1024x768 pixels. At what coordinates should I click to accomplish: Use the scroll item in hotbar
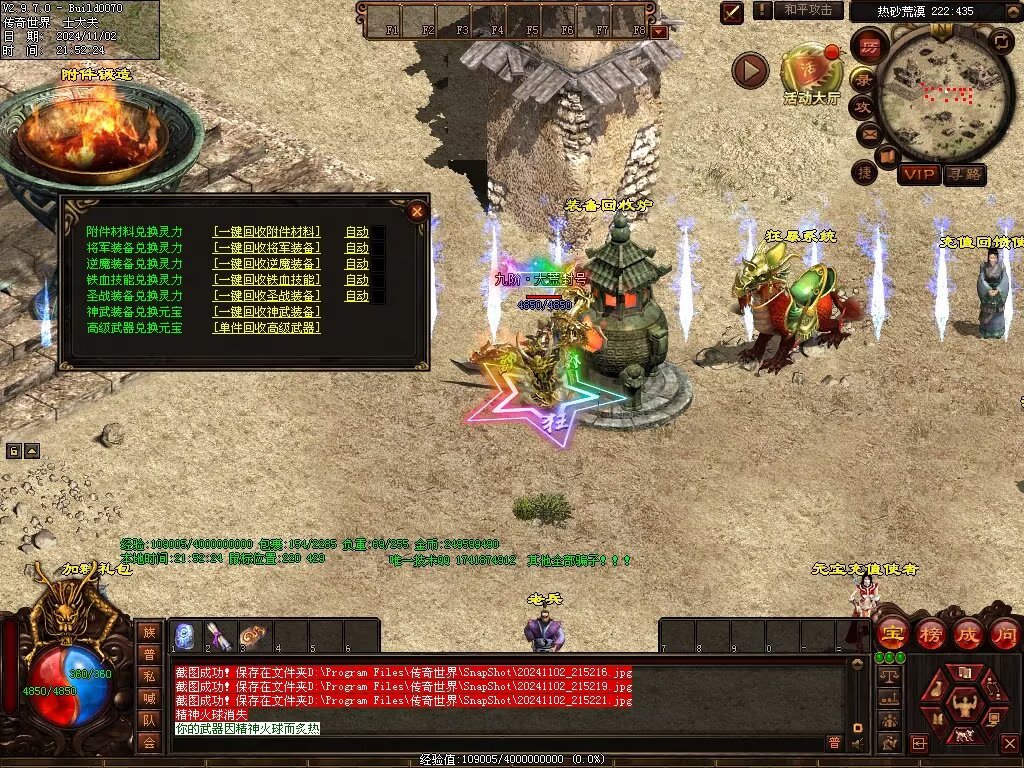tap(219, 636)
